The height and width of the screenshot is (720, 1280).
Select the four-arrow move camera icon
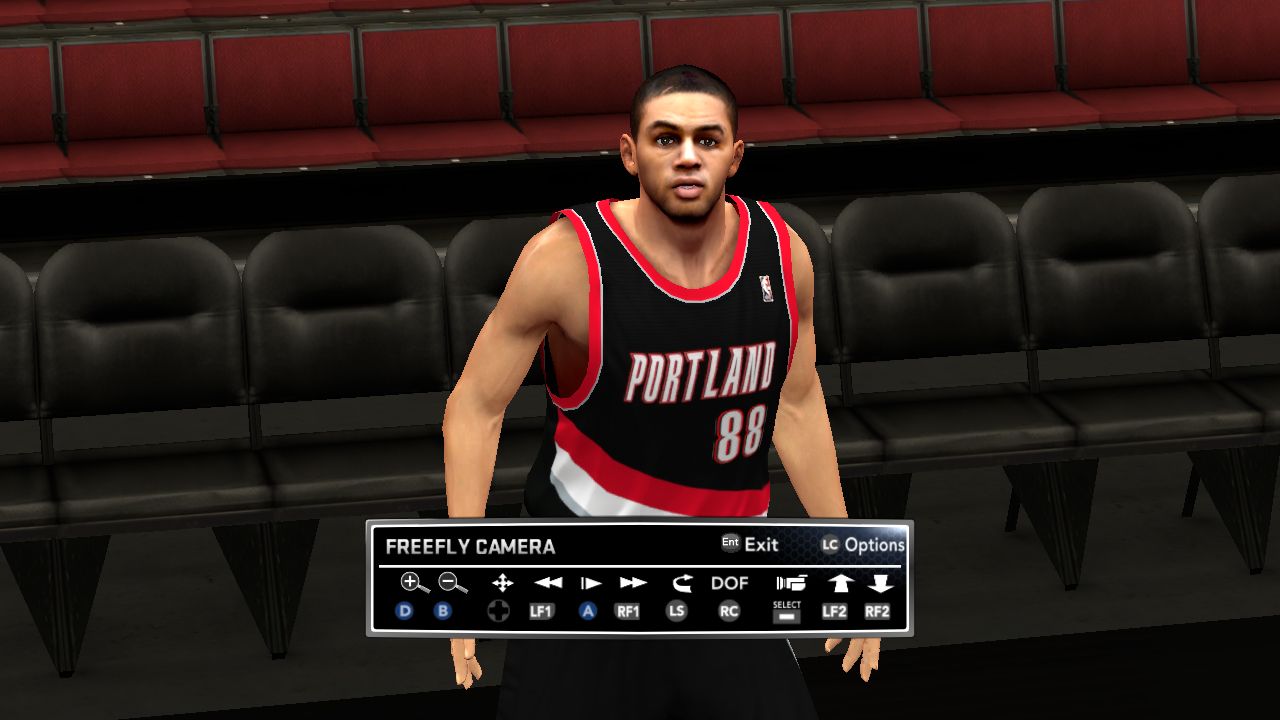click(502, 583)
